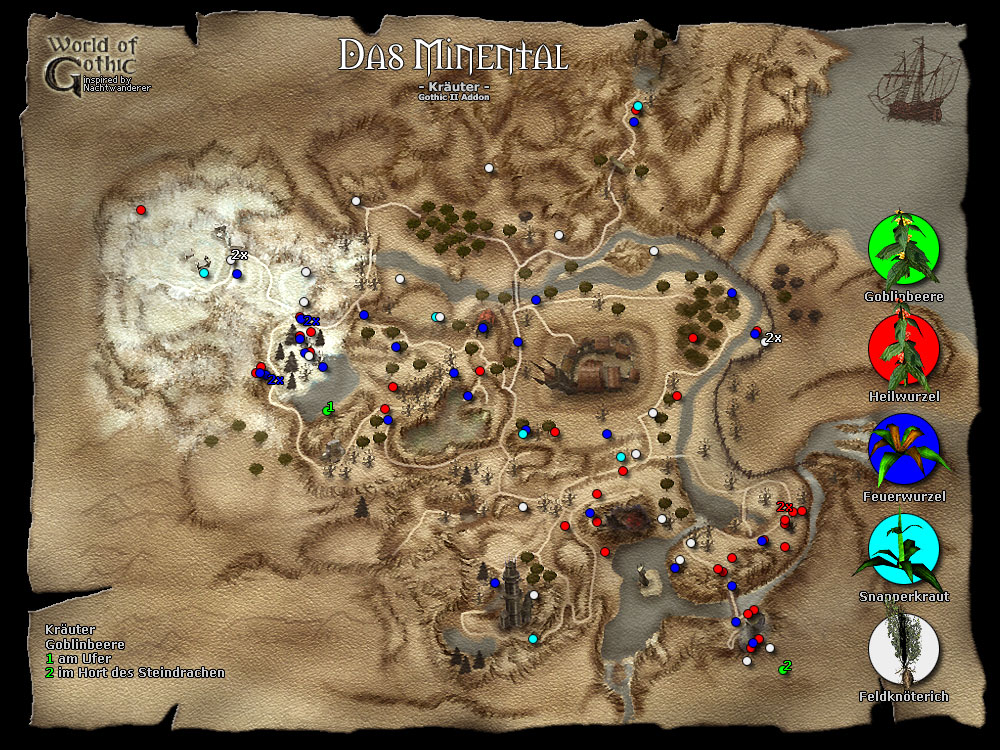Select green Goblinbeere marker number 2
Image resolution: width=1000 pixels, height=750 pixels.
[x=783, y=668]
